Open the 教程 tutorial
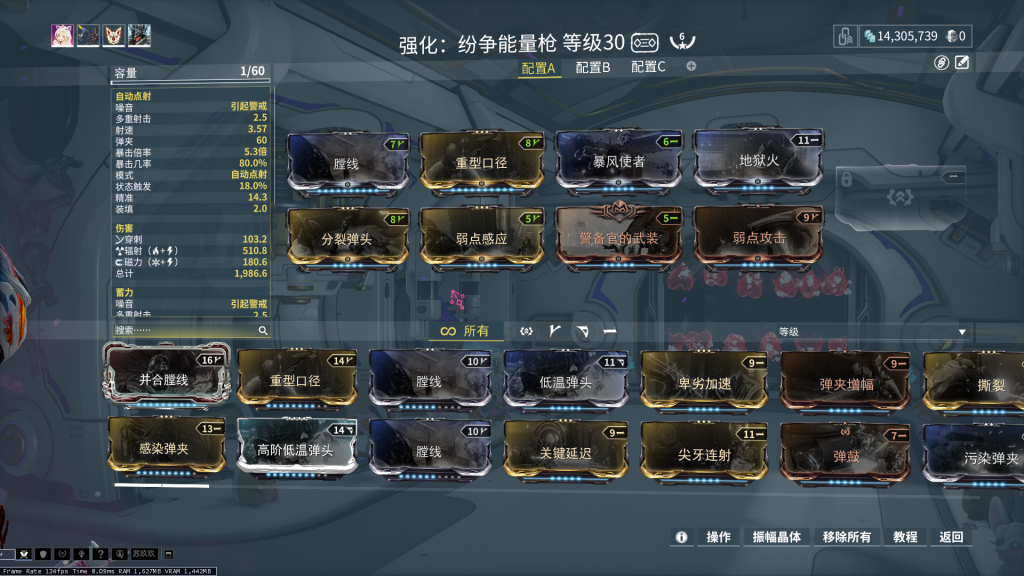Image resolution: width=1024 pixels, height=576 pixels. point(905,537)
